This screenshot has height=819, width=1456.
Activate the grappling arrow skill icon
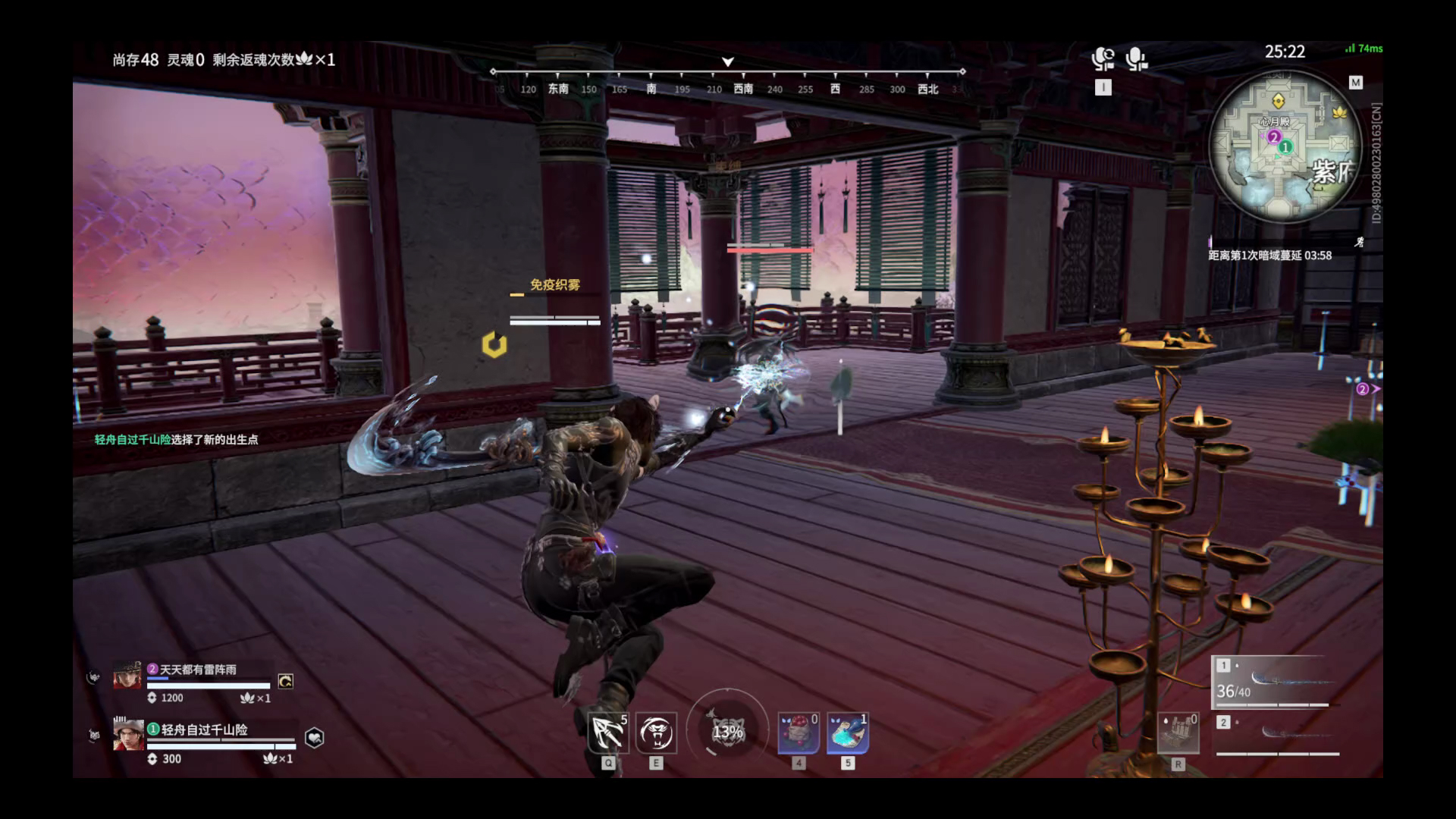(x=608, y=733)
